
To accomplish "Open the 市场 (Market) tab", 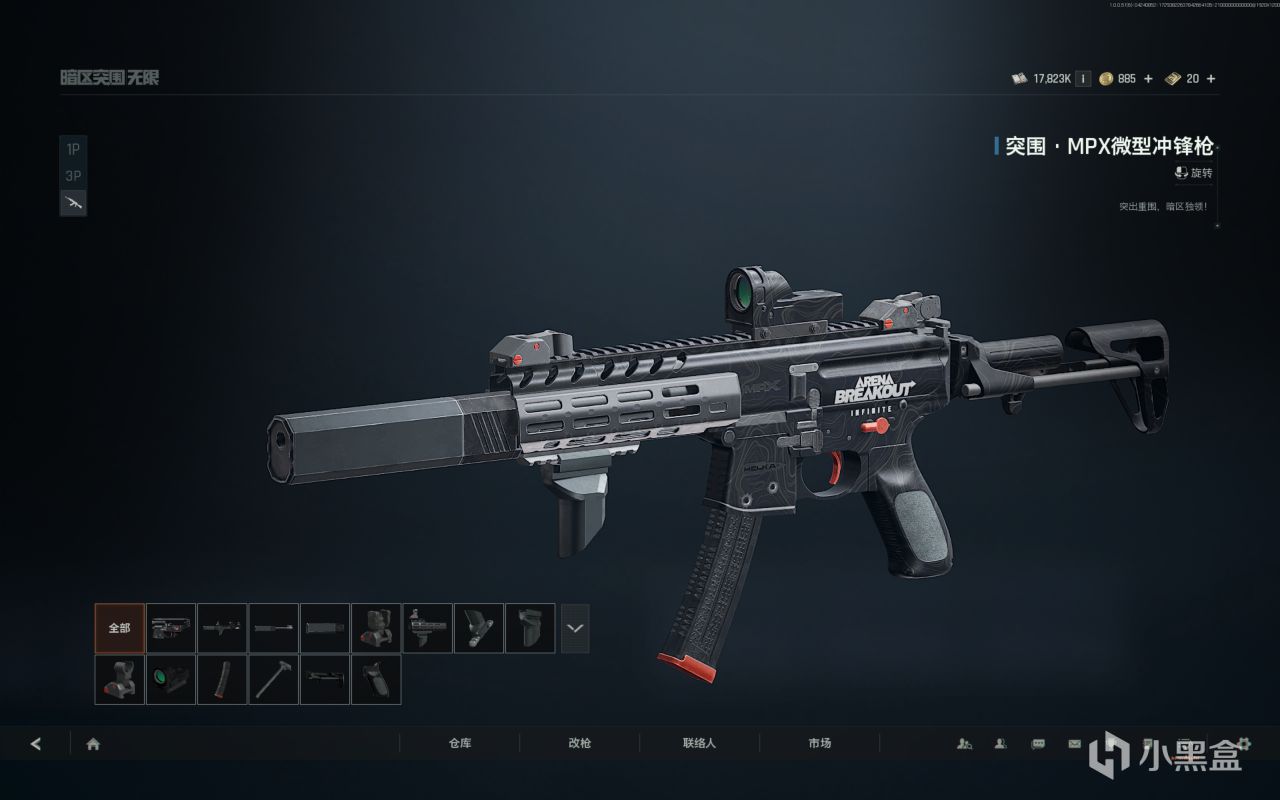I will point(820,744).
